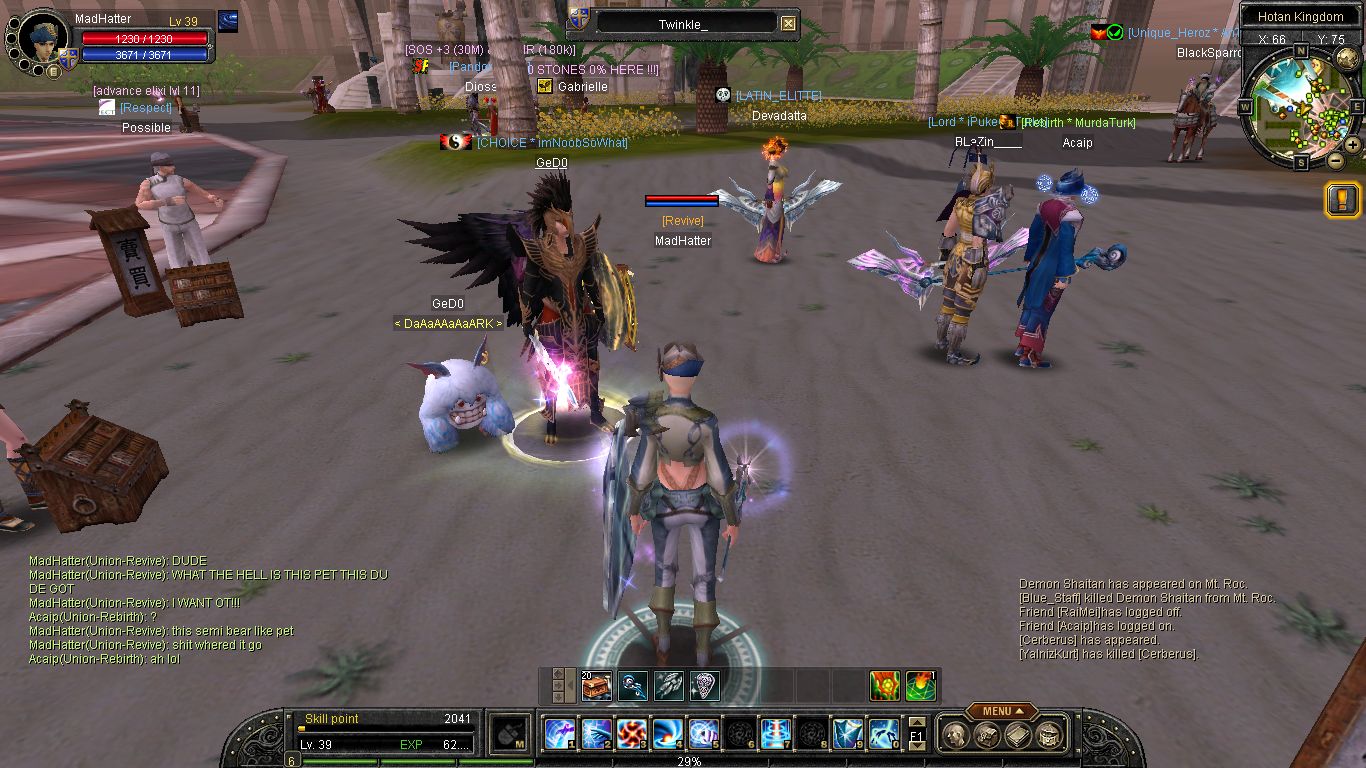This screenshot has height=768, width=1366.
Task: Open the book icon in the menu bar
Action: click(1018, 737)
